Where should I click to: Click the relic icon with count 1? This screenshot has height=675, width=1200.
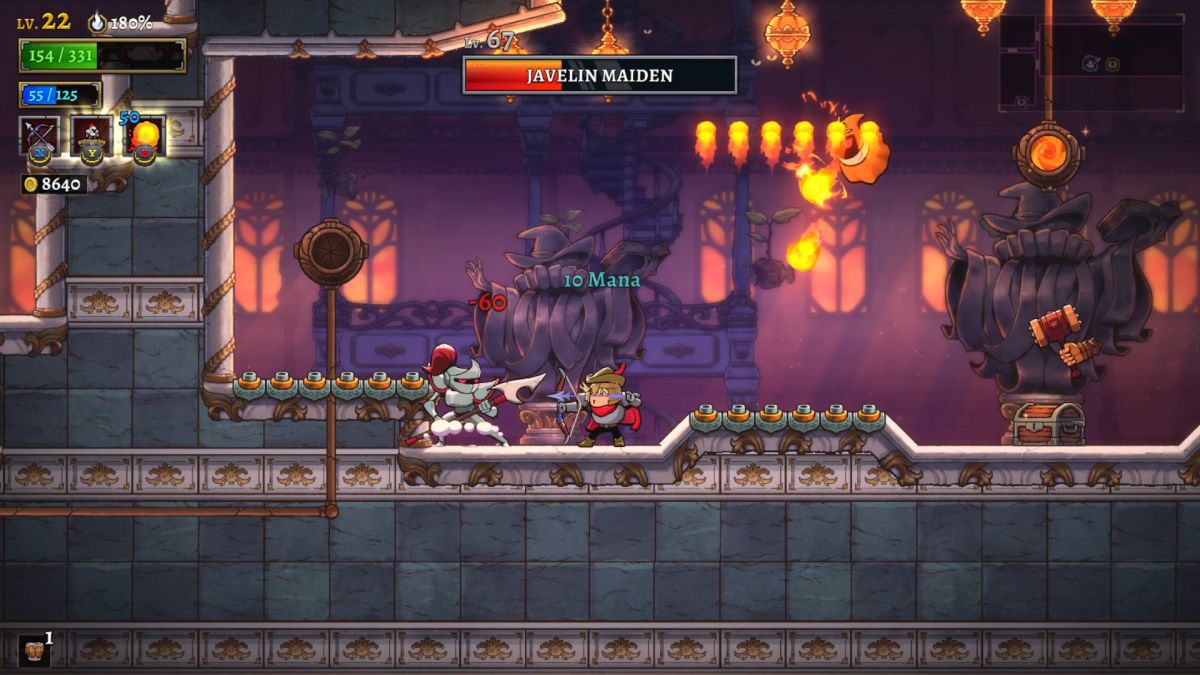[33, 650]
